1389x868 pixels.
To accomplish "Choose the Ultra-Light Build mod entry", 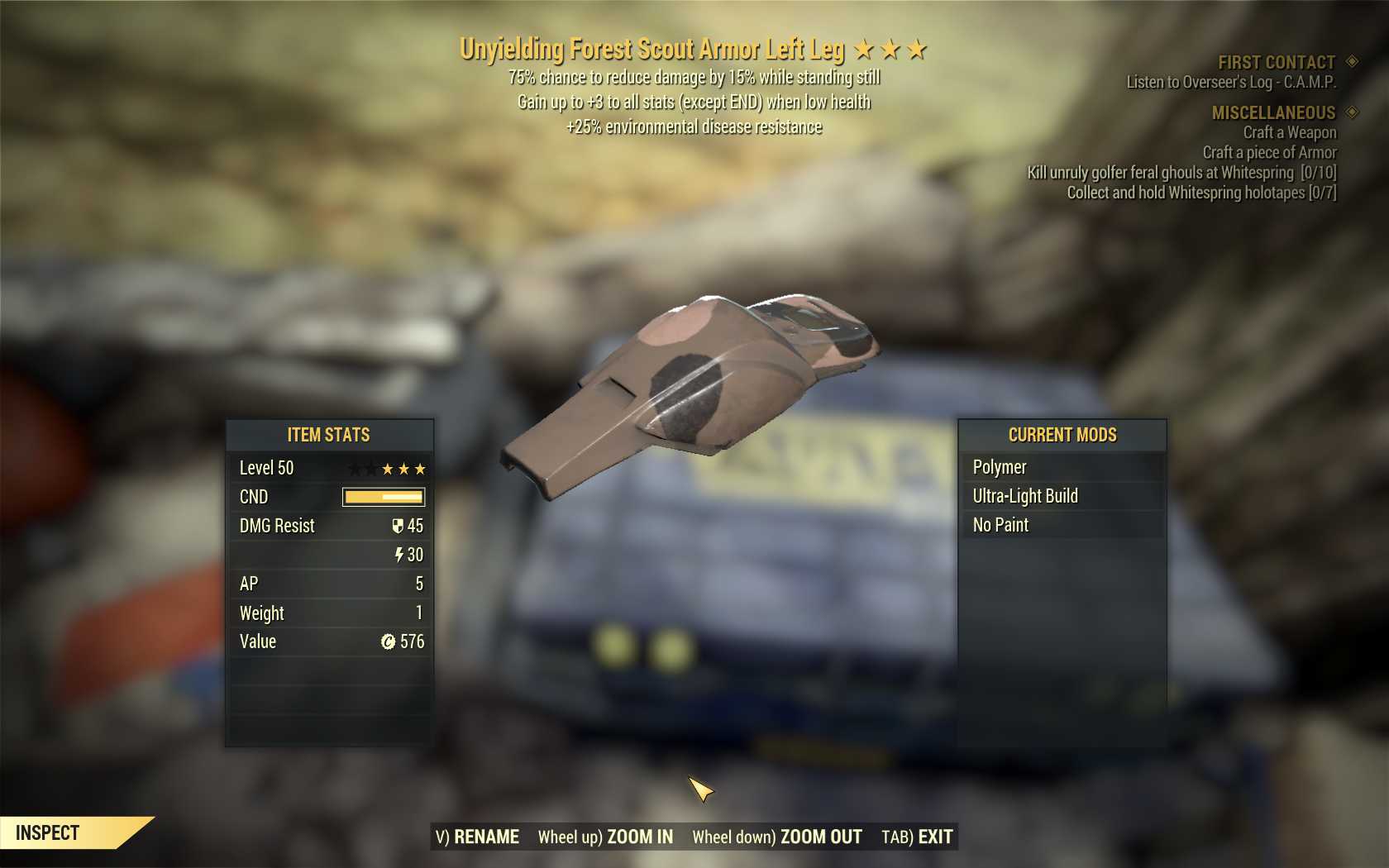I will [1062, 496].
